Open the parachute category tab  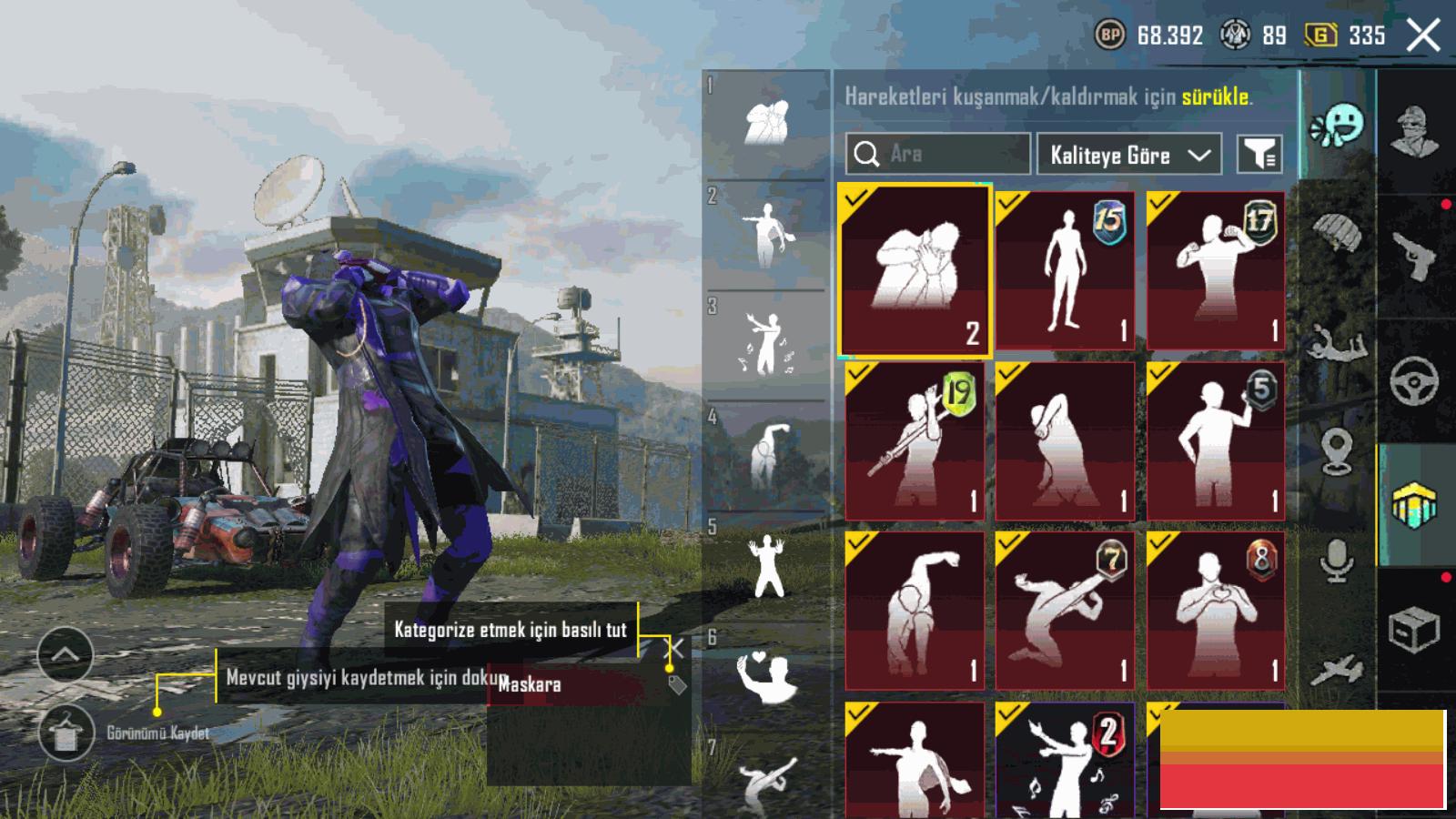tap(1338, 232)
